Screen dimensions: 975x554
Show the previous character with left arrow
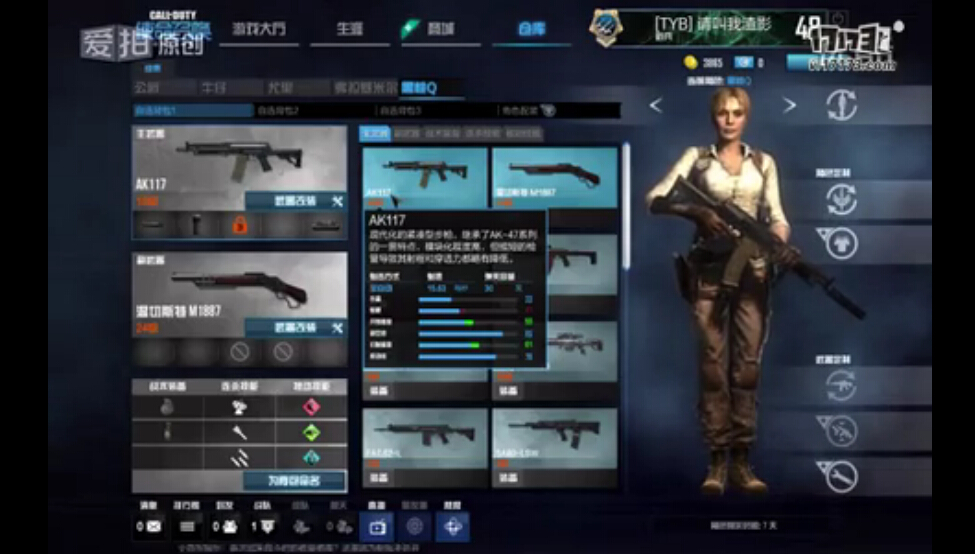pyautogui.click(x=656, y=106)
